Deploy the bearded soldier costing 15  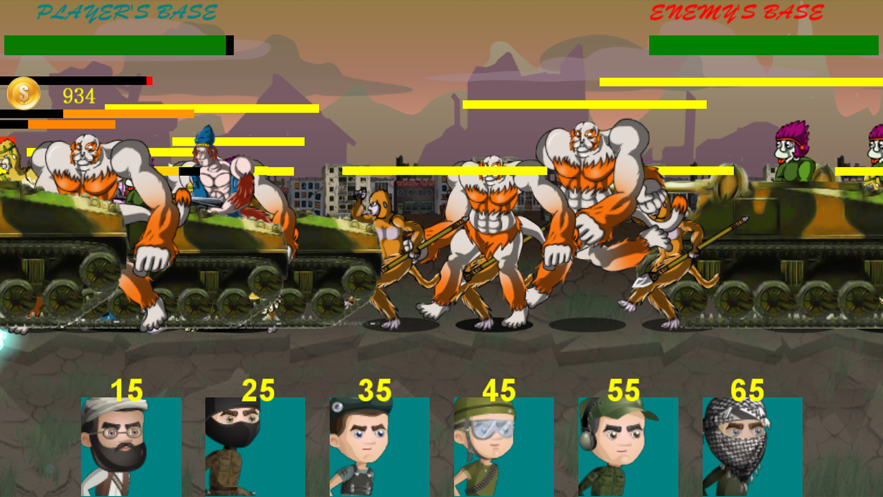131,446
